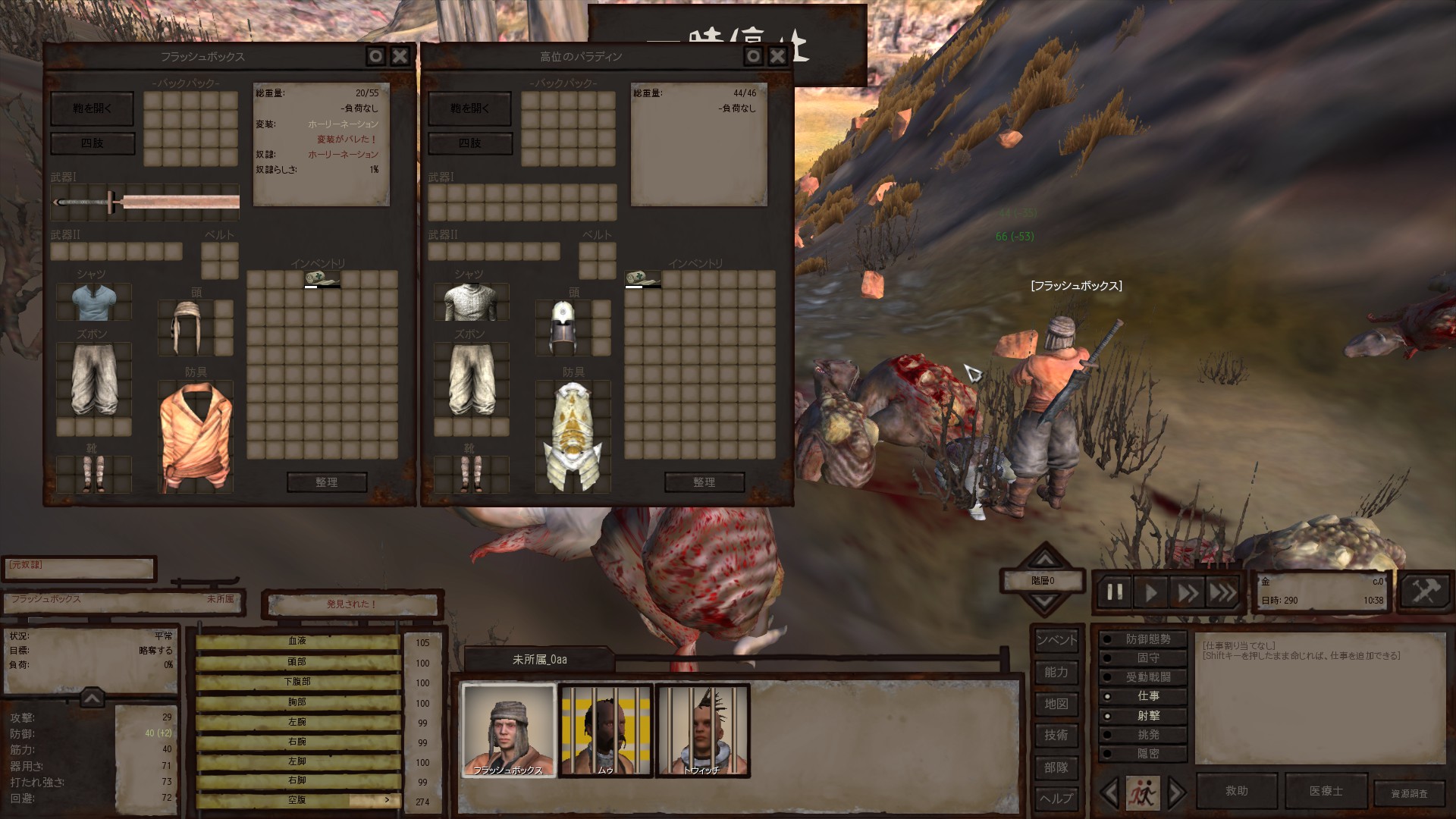Click 四肢 button in paladin window
The width and height of the screenshot is (1456, 819).
pos(470,143)
